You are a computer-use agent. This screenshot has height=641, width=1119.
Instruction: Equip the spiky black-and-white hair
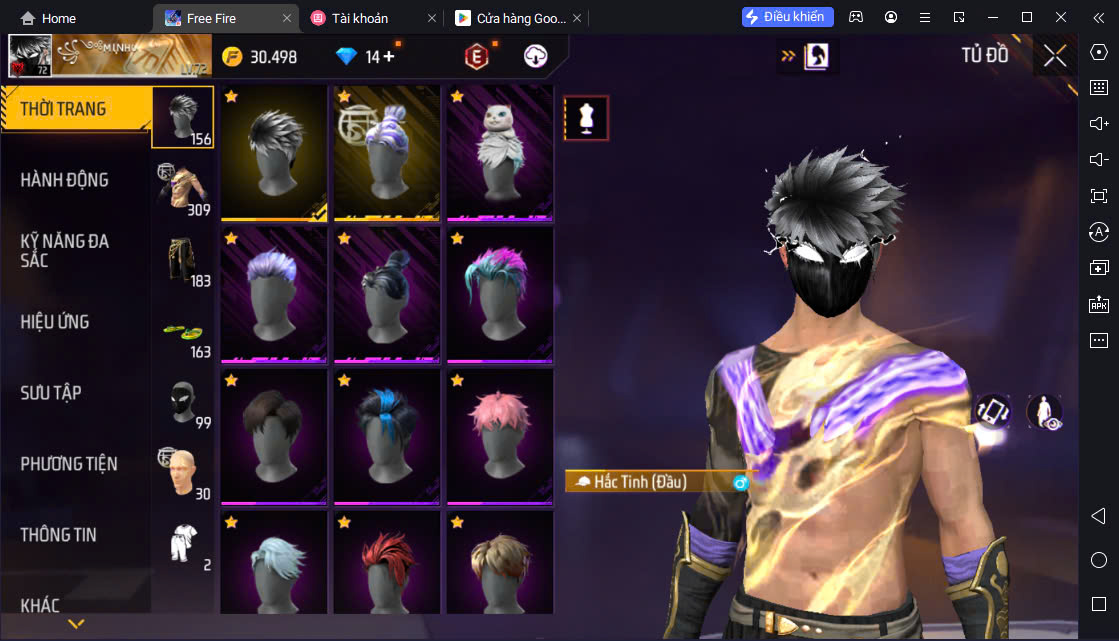click(x=274, y=153)
